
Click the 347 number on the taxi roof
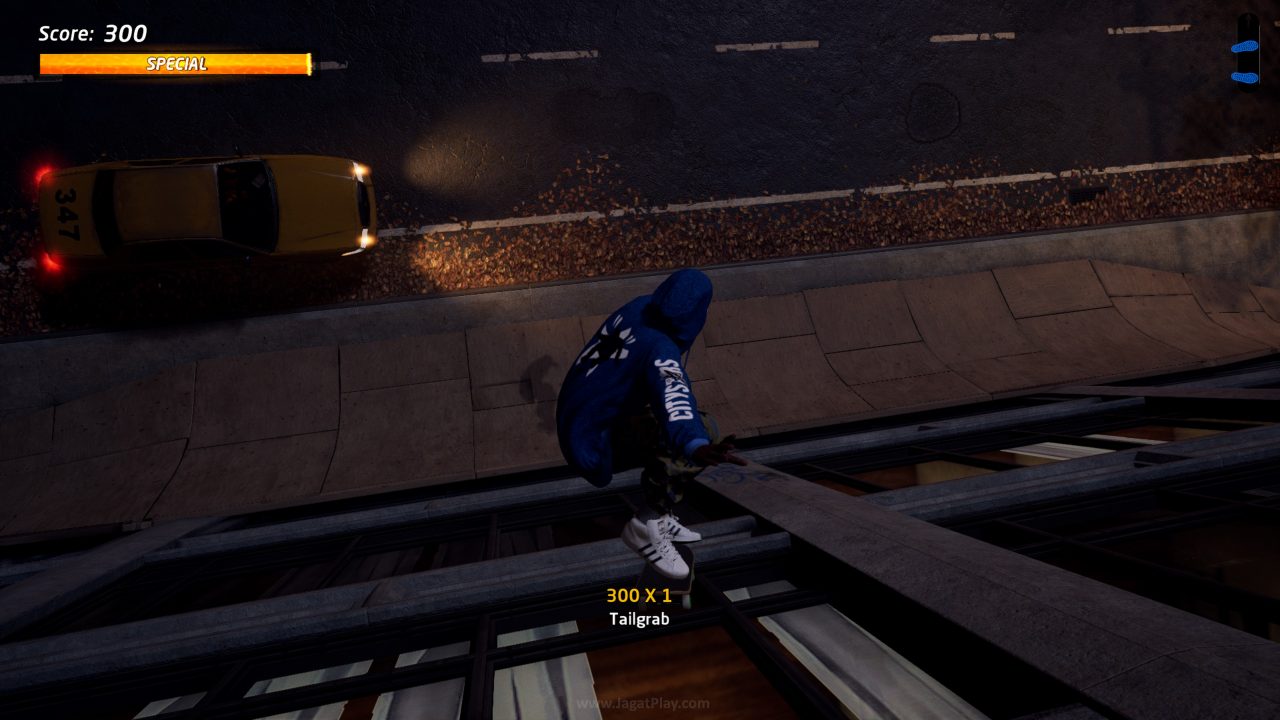[68, 212]
